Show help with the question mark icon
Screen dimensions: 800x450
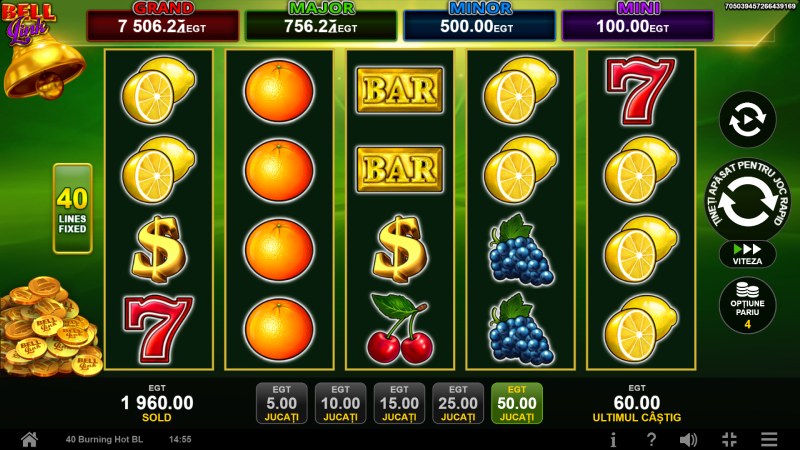651,439
